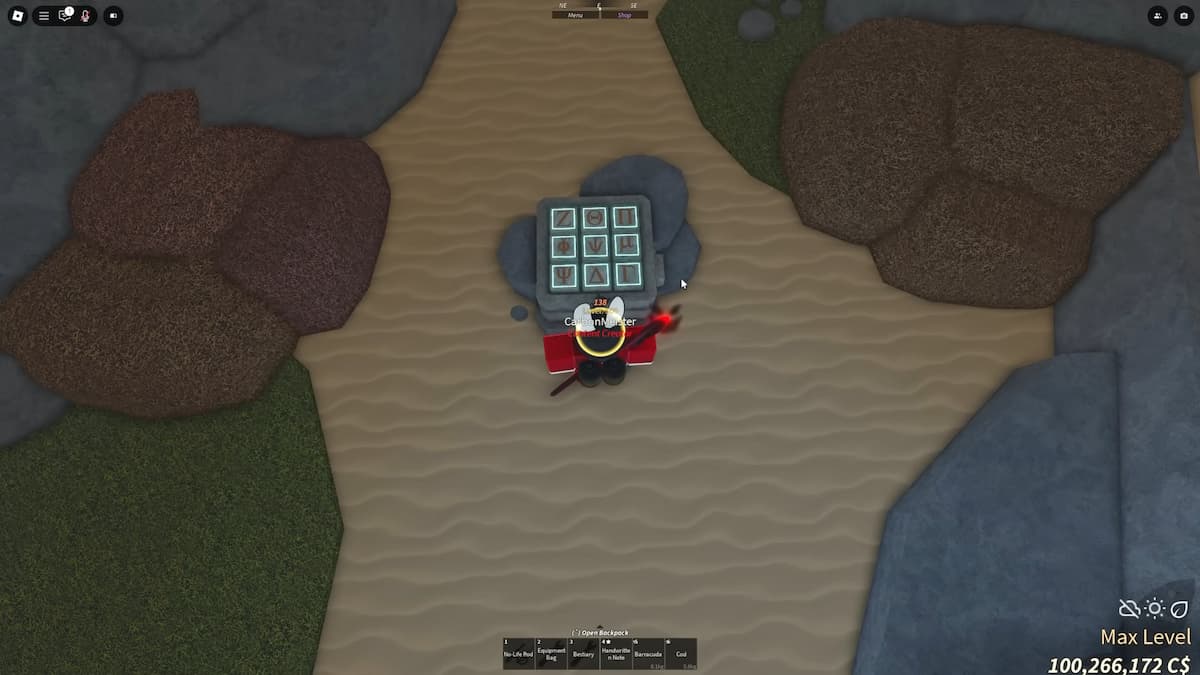Select the Bestiary hotbar slot
1200x675 pixels.
tap(583, 653)
